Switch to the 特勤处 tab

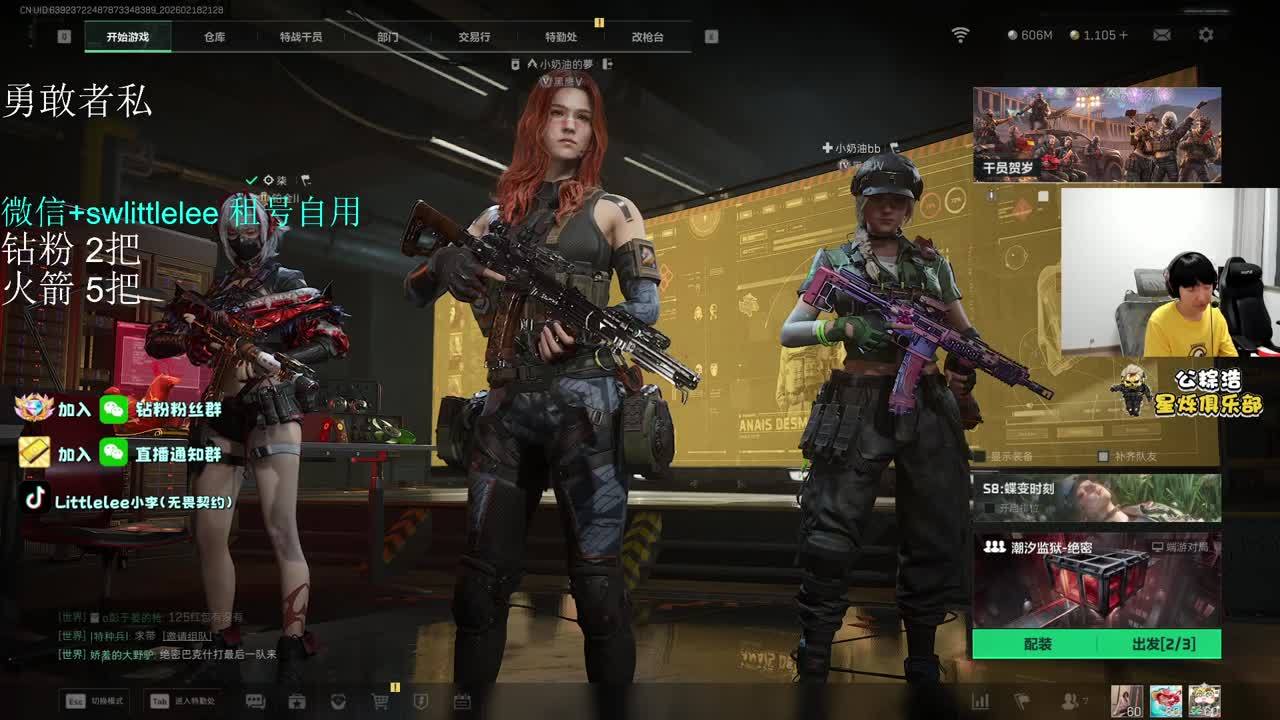561,37
